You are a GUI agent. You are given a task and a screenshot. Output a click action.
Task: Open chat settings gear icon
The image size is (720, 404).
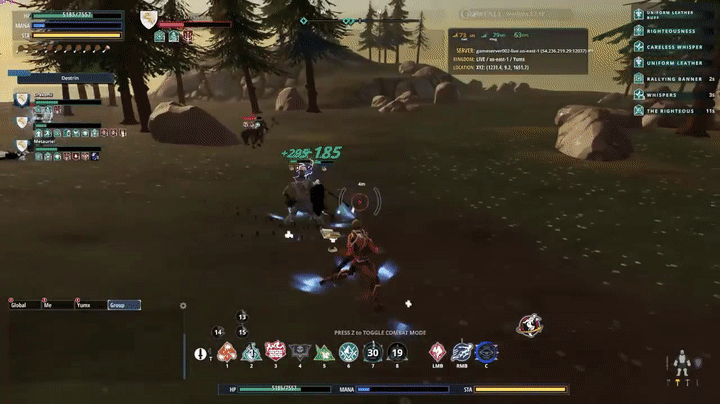coord(183,306)
